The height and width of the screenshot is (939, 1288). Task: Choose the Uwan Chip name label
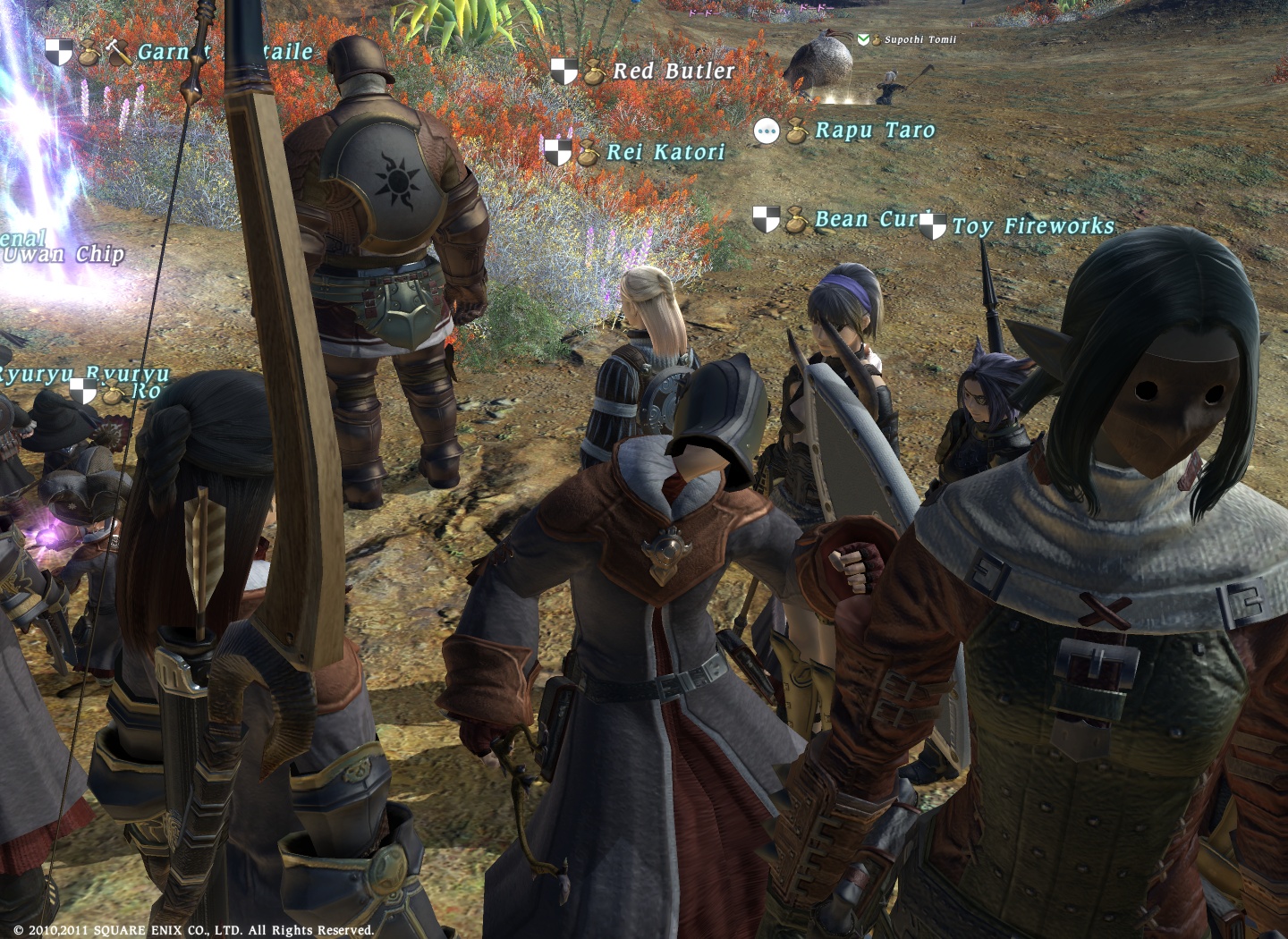64,255
